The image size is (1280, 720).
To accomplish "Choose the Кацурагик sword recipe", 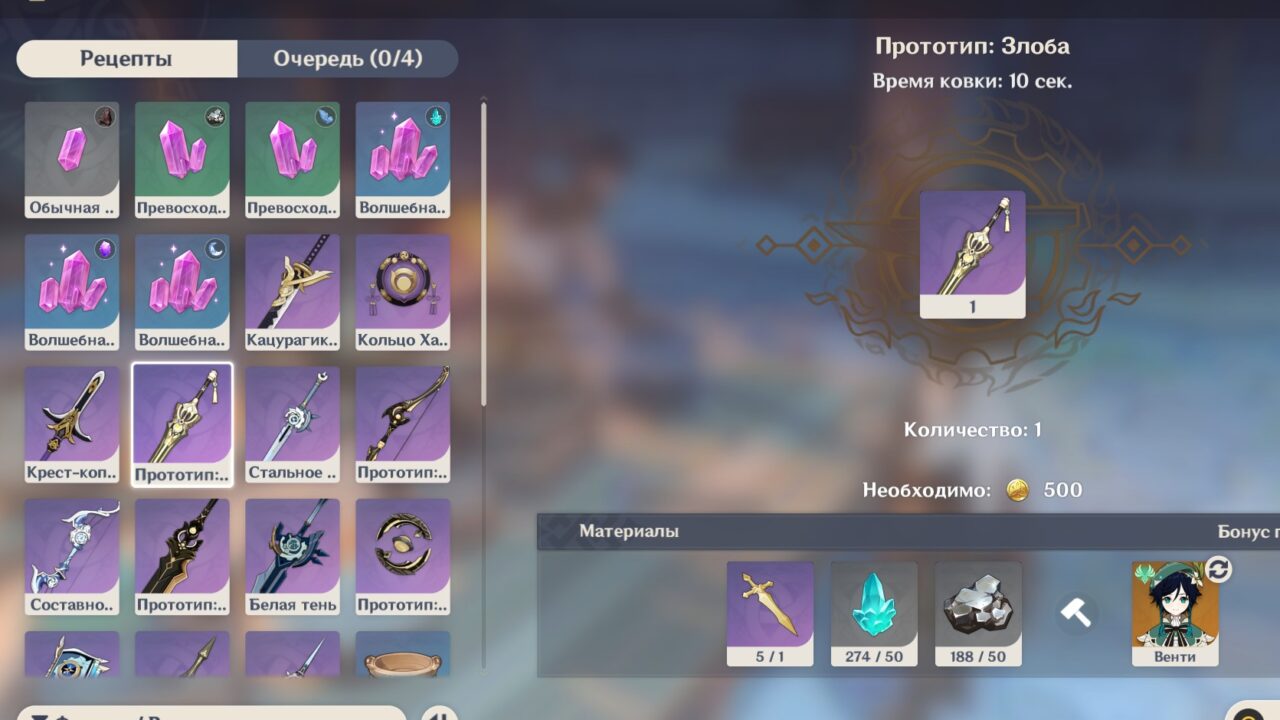I will click(292, 292).
